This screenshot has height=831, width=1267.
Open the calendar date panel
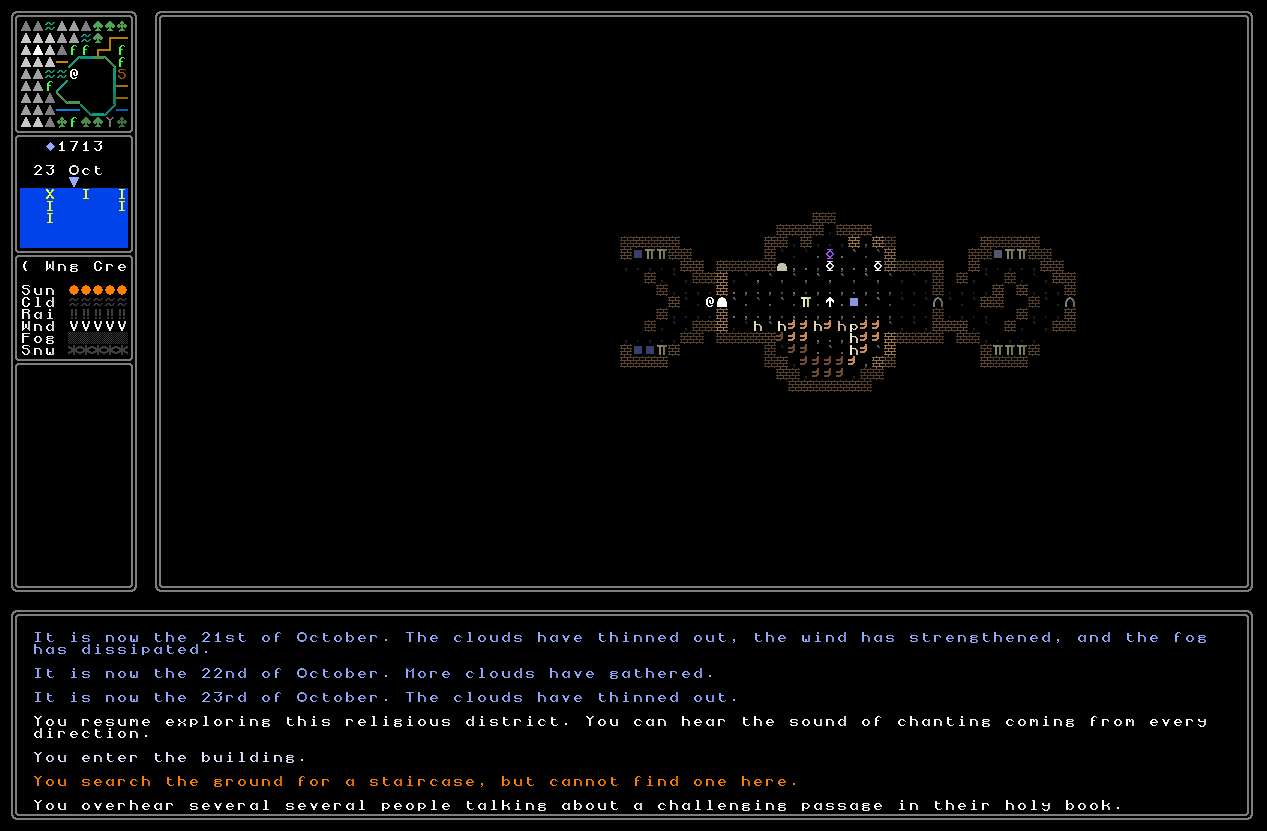tap(74, 194)
